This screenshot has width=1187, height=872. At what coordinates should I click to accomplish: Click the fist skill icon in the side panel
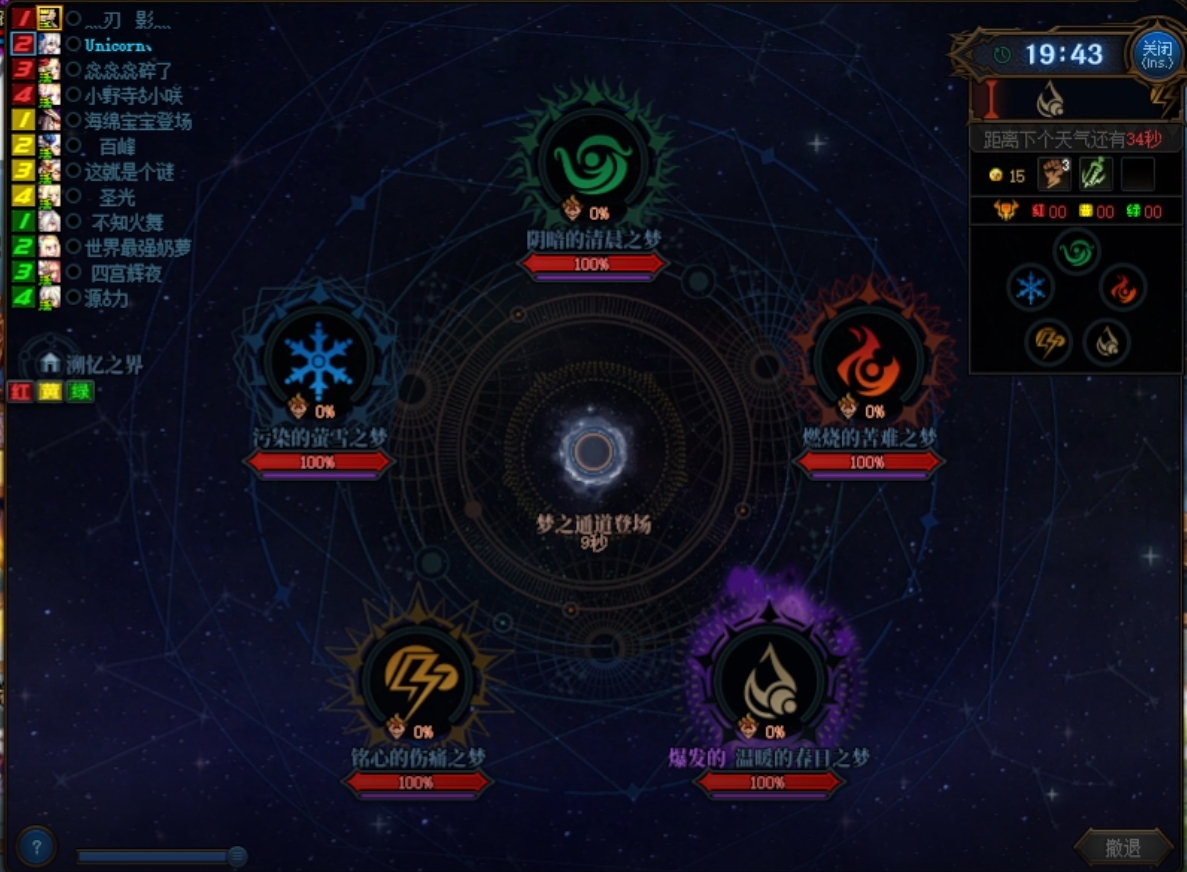pos(1053,175)
